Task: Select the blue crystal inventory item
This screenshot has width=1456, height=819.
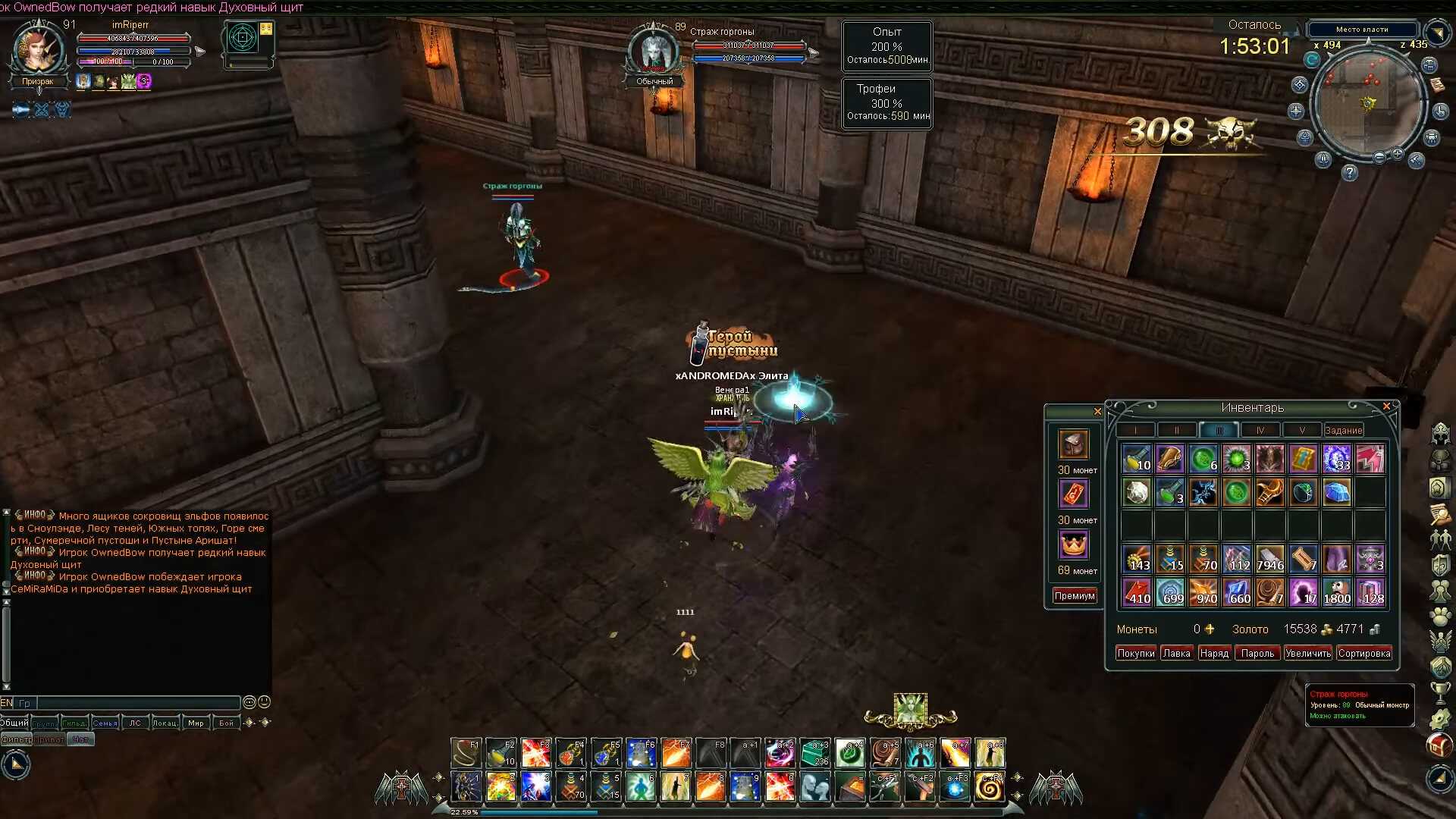Action: click(1336, 492)
